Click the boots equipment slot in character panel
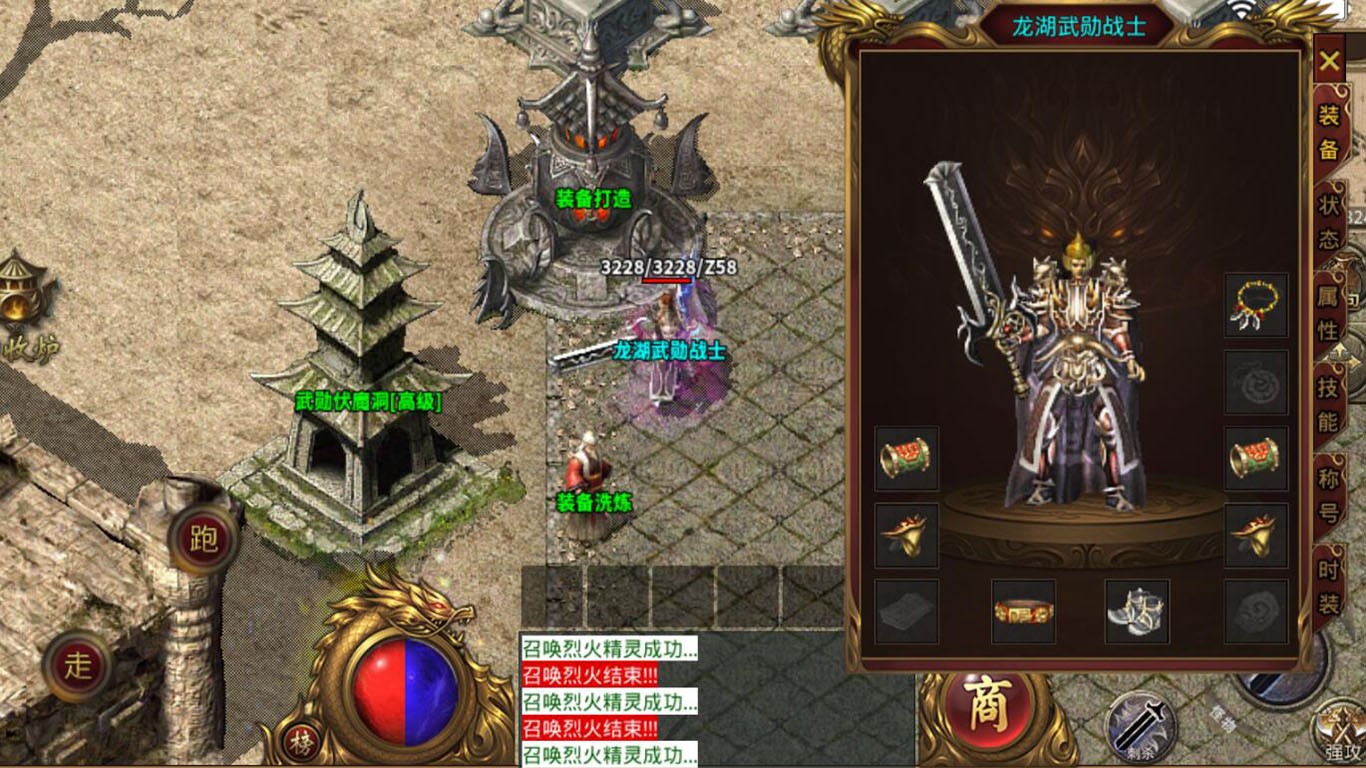 (1138, 610)
